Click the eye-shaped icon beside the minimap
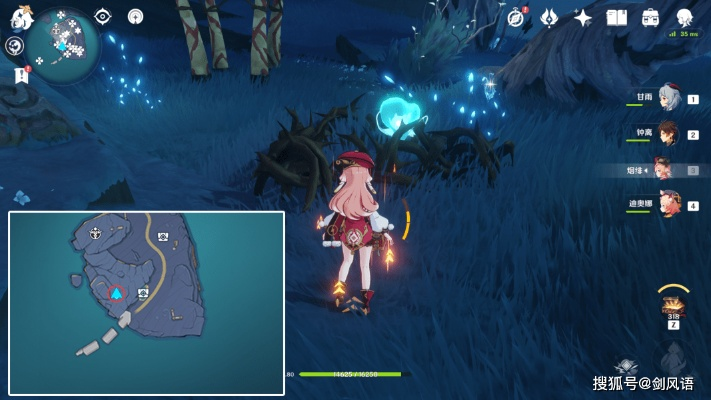 coord(102,16)
